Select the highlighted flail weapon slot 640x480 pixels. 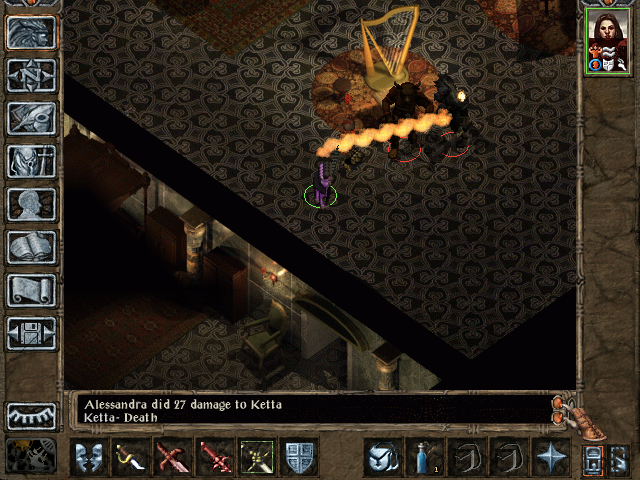click(x=257, y=457)
